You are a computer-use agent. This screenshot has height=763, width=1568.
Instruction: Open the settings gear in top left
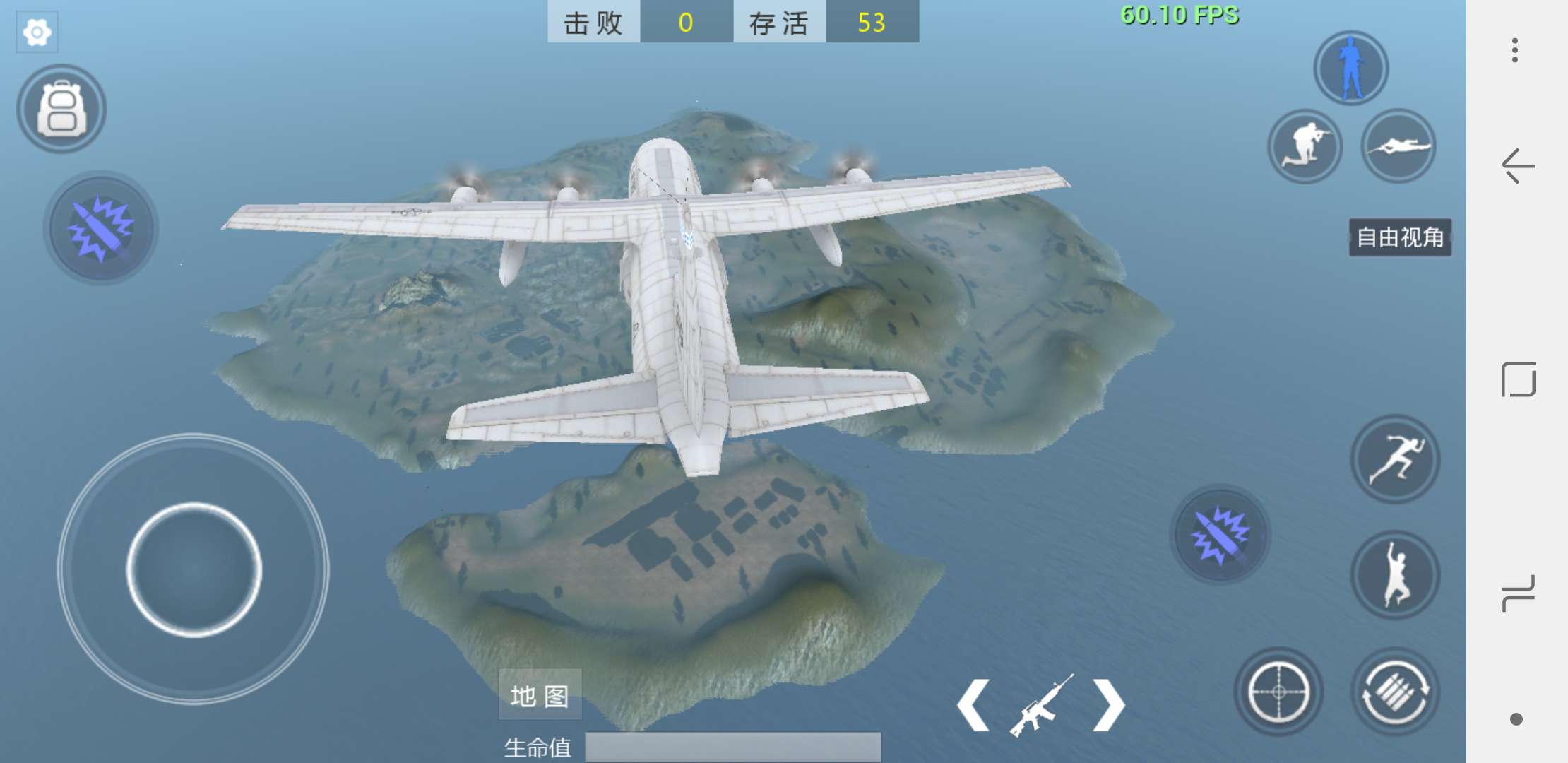point(37,31)
